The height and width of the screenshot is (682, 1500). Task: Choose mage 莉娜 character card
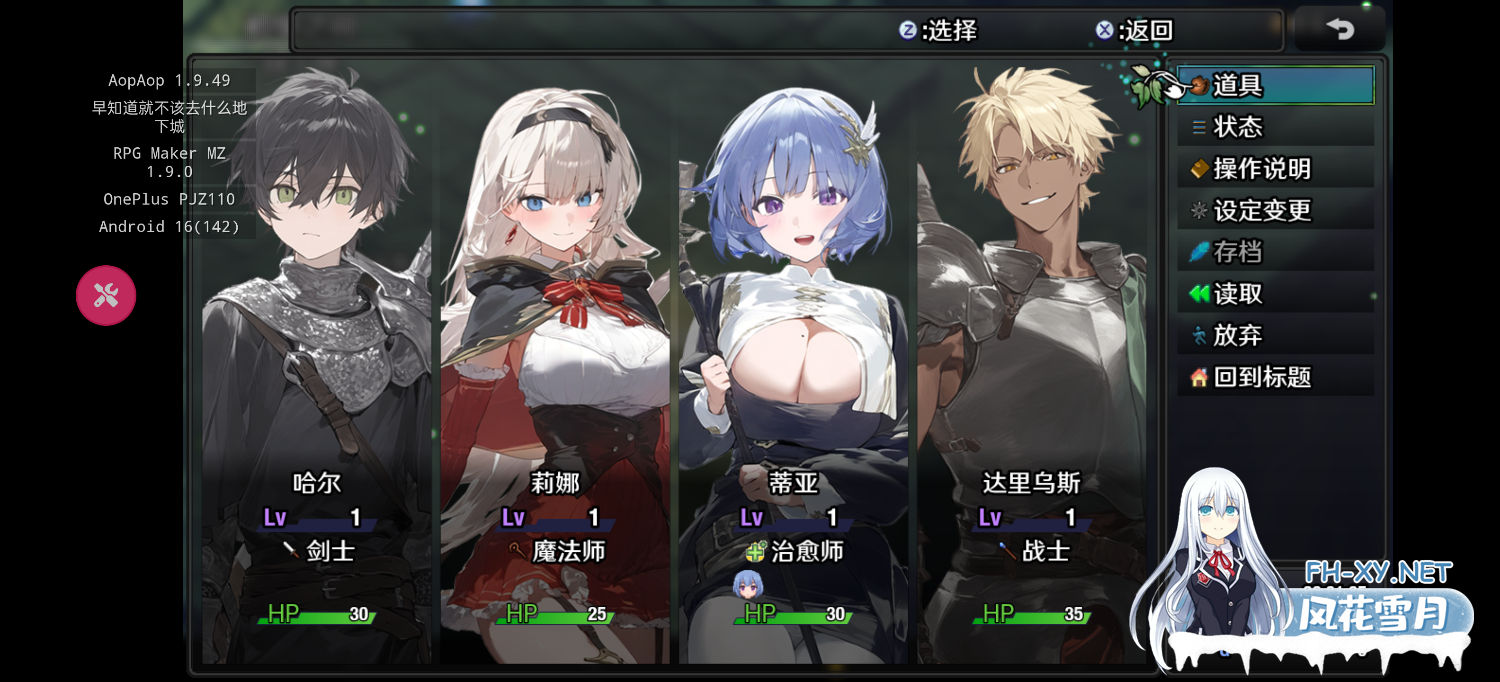[x=555, y=370]
